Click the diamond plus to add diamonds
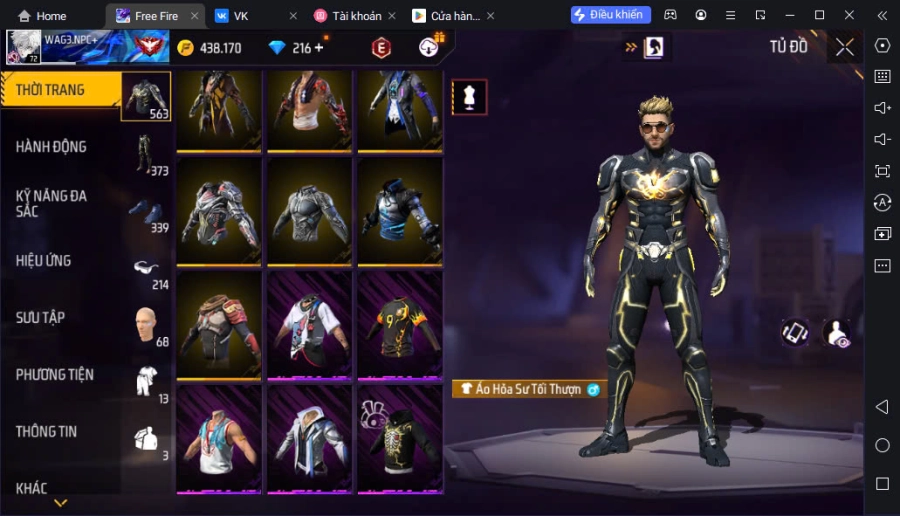Screen dimensions: 900x516 point(319,48)
